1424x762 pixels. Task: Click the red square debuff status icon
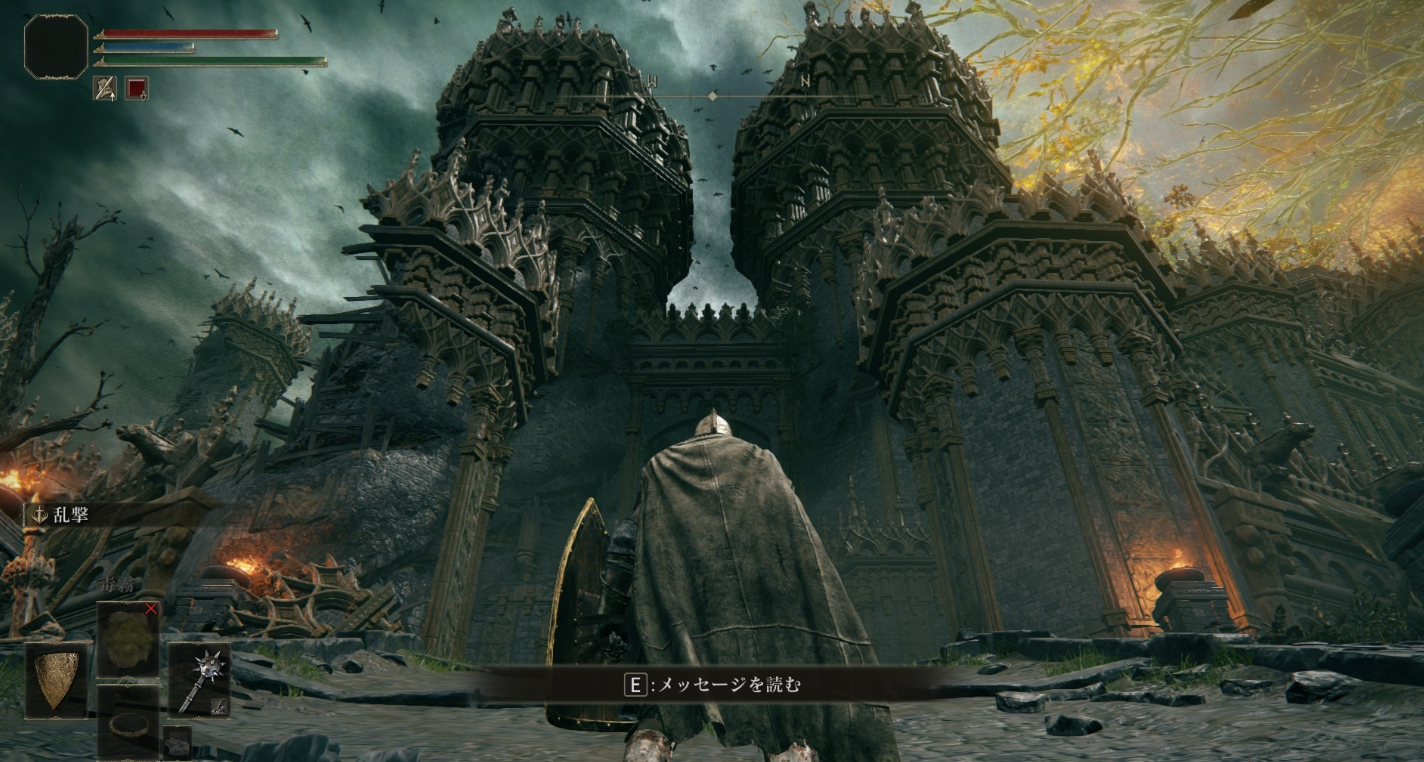(x=137, y=88)
